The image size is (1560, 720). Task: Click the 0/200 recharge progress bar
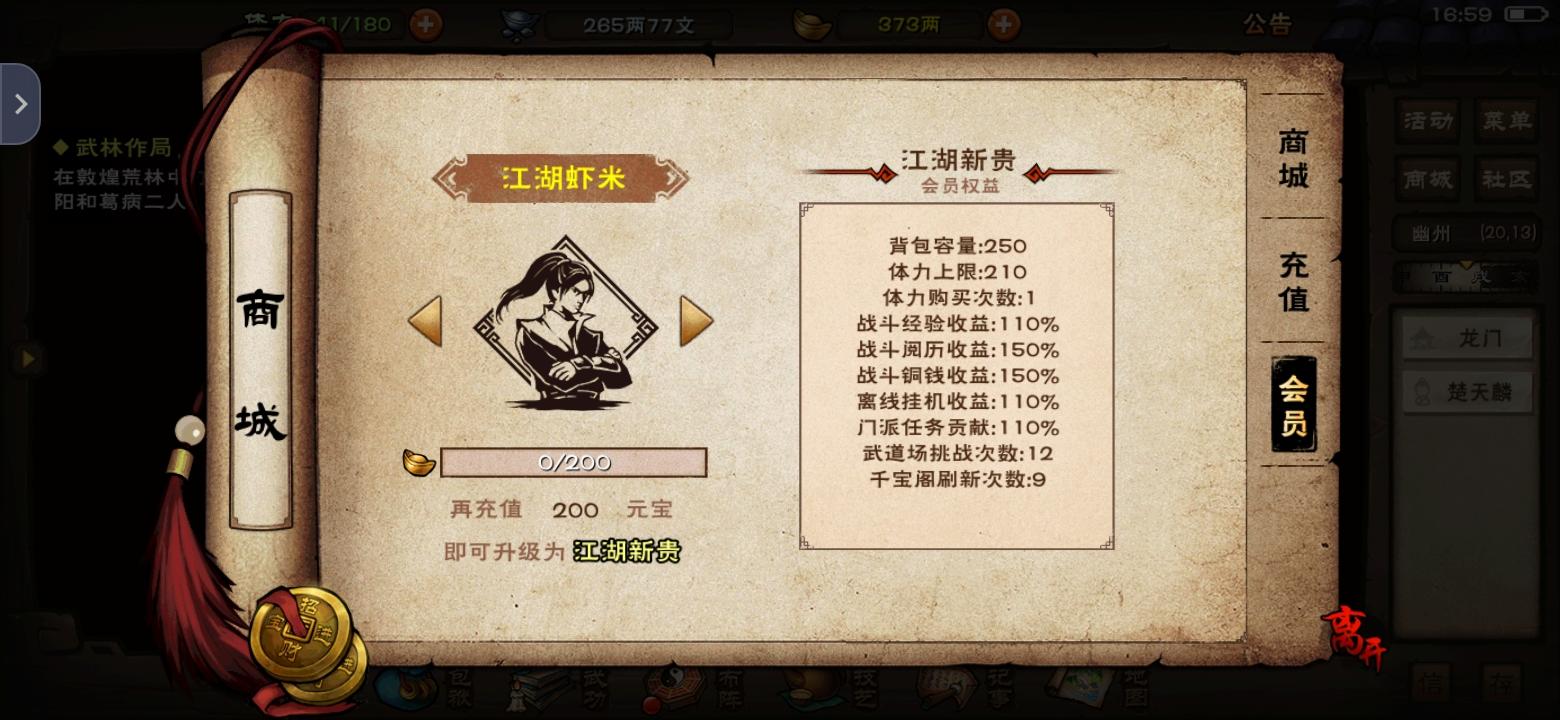click(573, 461)
